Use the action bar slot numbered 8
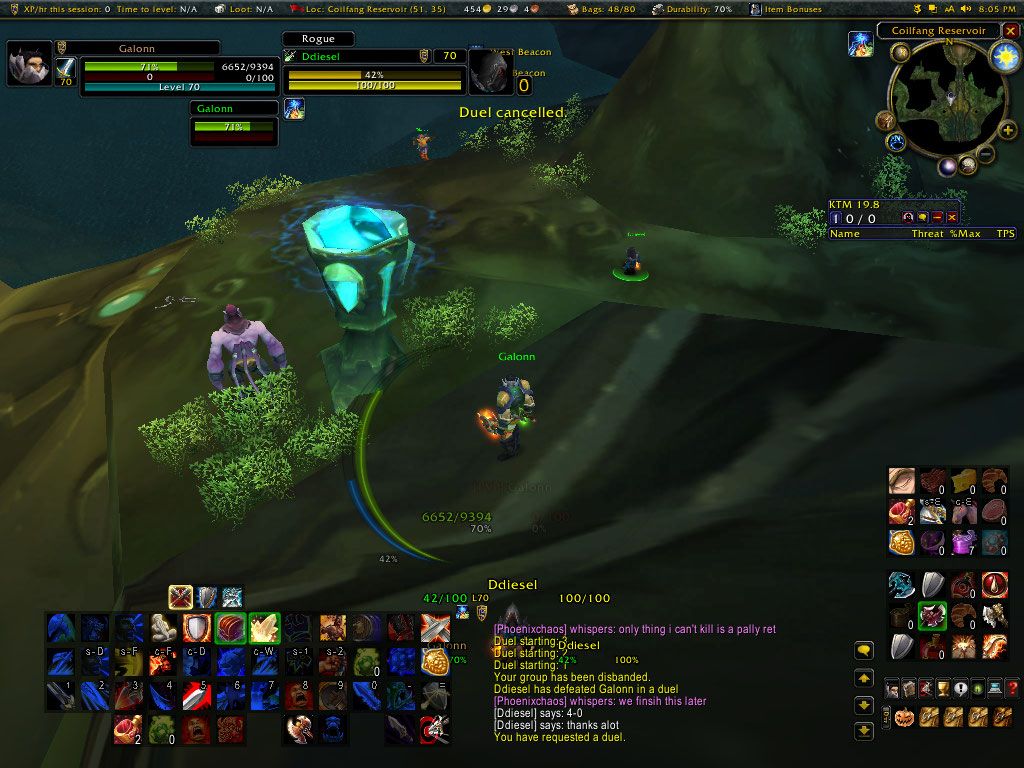Viewport: 1024px width, 768px height. [x=300, y=695]
